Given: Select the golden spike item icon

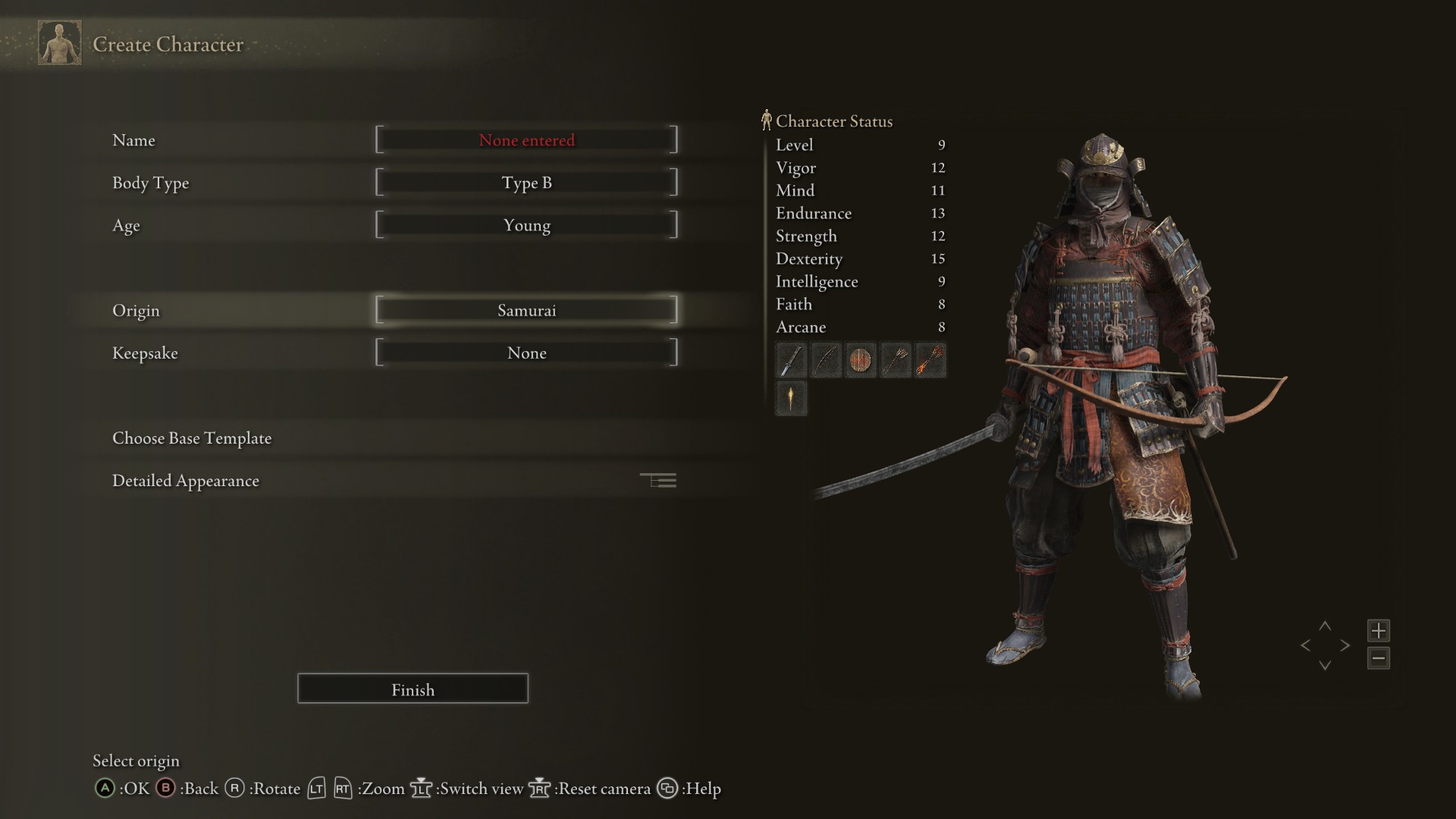Looking at the screenshot, I should [x=790, y=398].
